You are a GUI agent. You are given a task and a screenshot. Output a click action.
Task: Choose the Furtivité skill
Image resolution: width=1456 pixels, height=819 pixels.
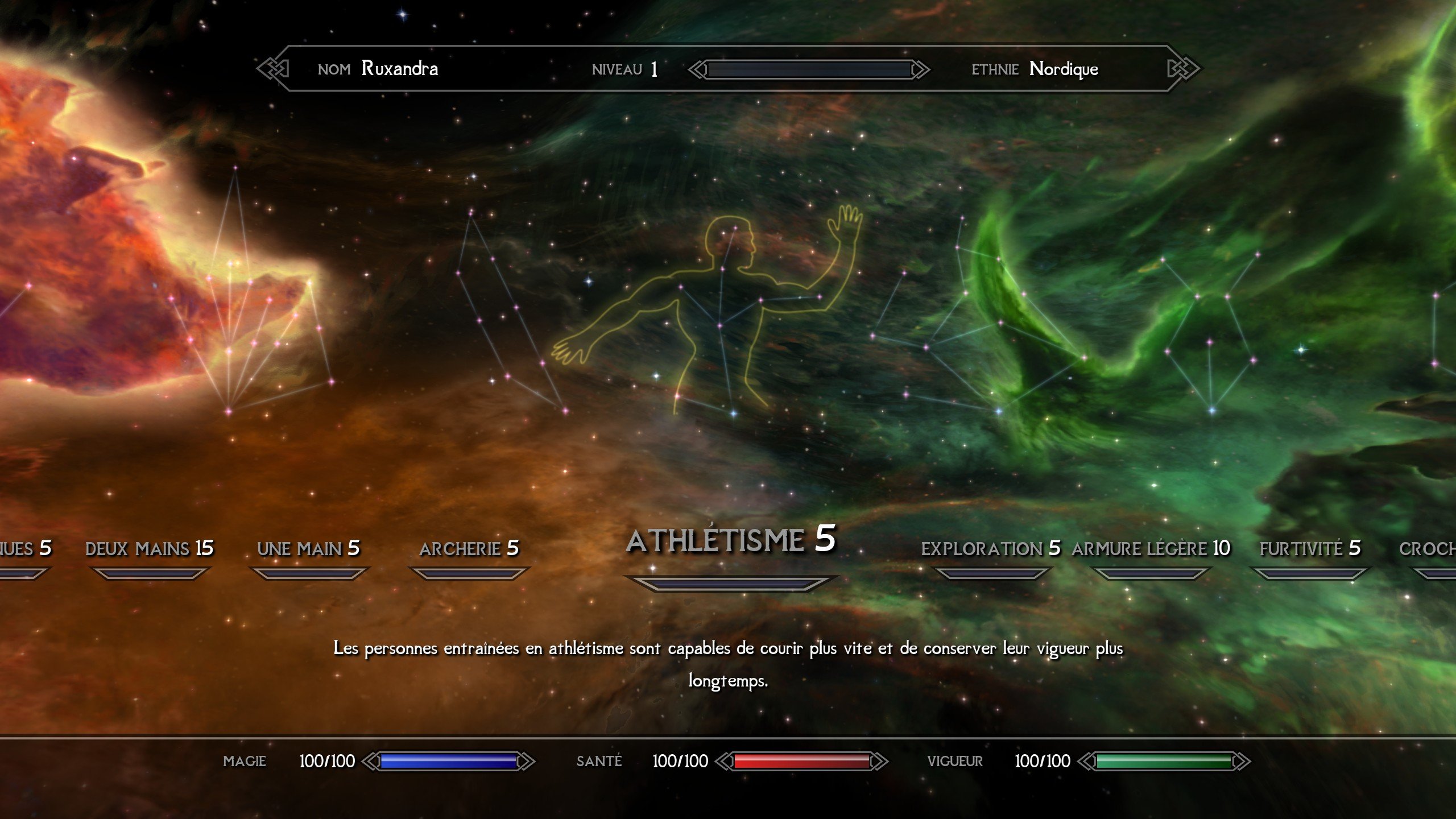[1310, 549]
